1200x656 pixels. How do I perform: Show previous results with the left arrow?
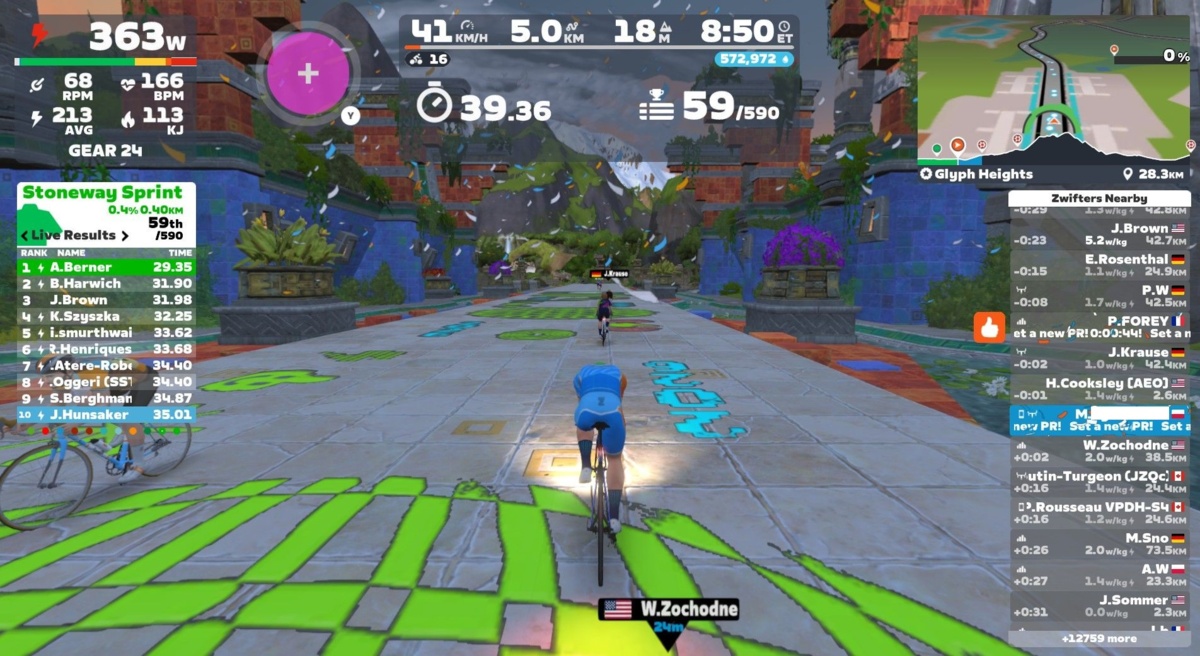pos(25,235)
